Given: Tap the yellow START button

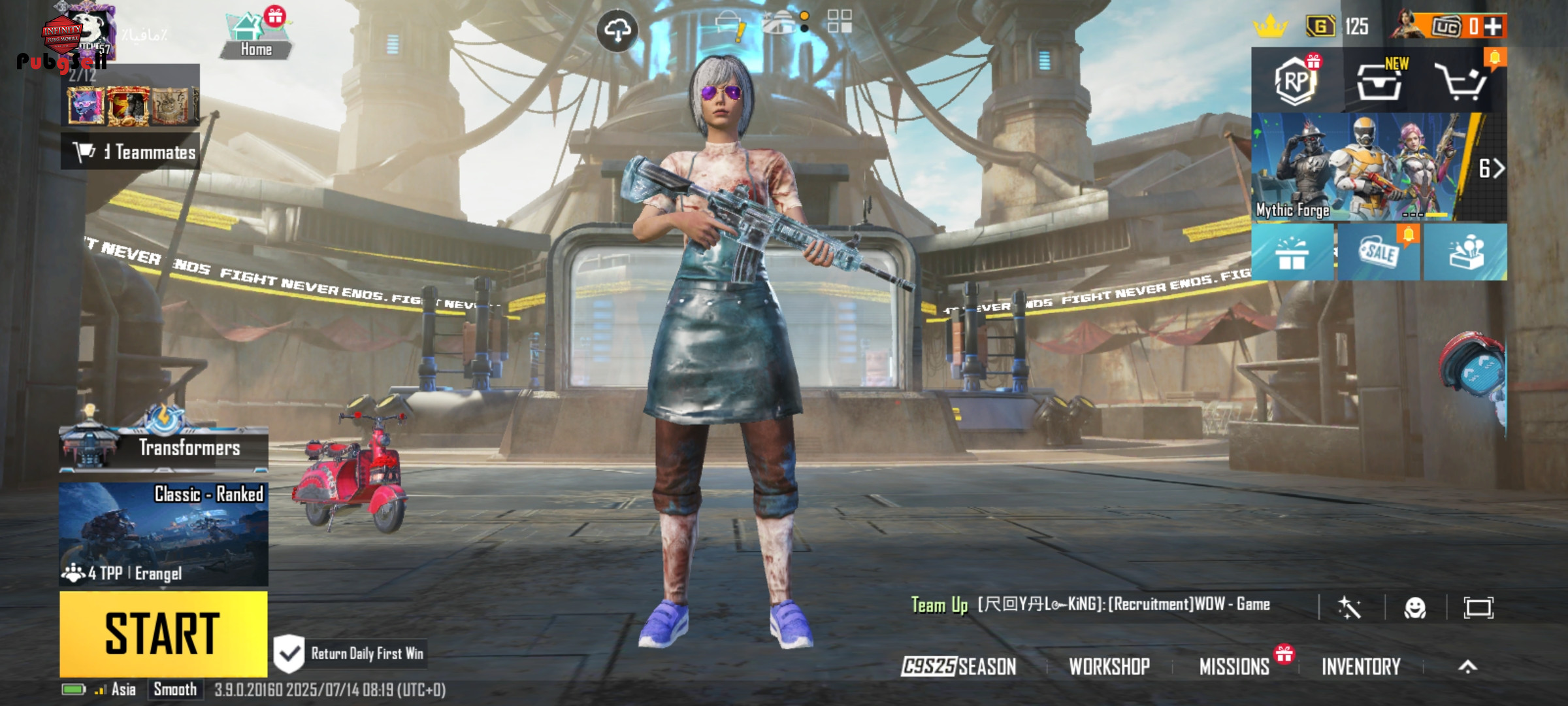Looking at the screenshot, I should coord(163,633).
